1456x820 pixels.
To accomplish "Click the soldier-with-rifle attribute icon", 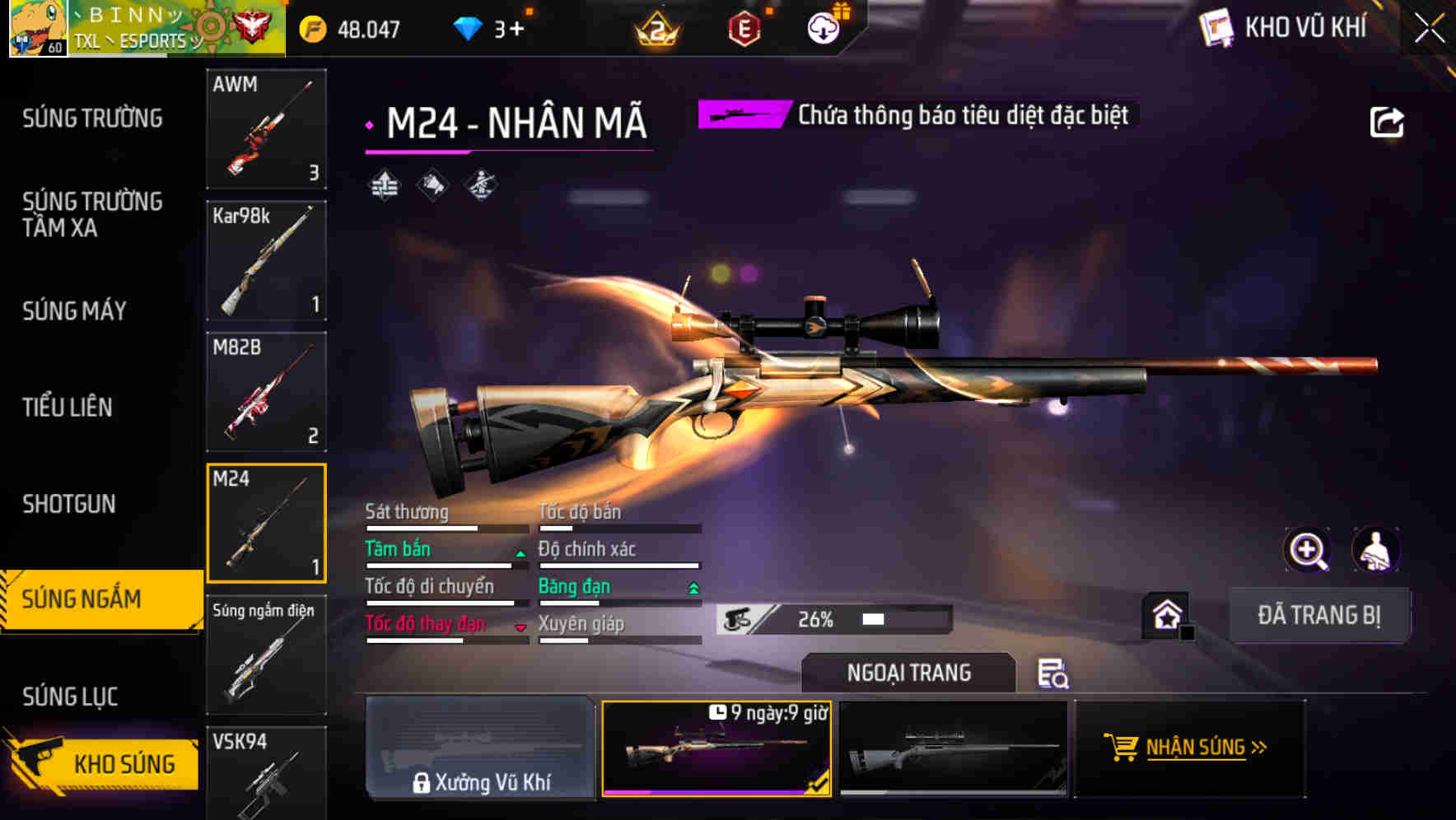I will point(480,186).
